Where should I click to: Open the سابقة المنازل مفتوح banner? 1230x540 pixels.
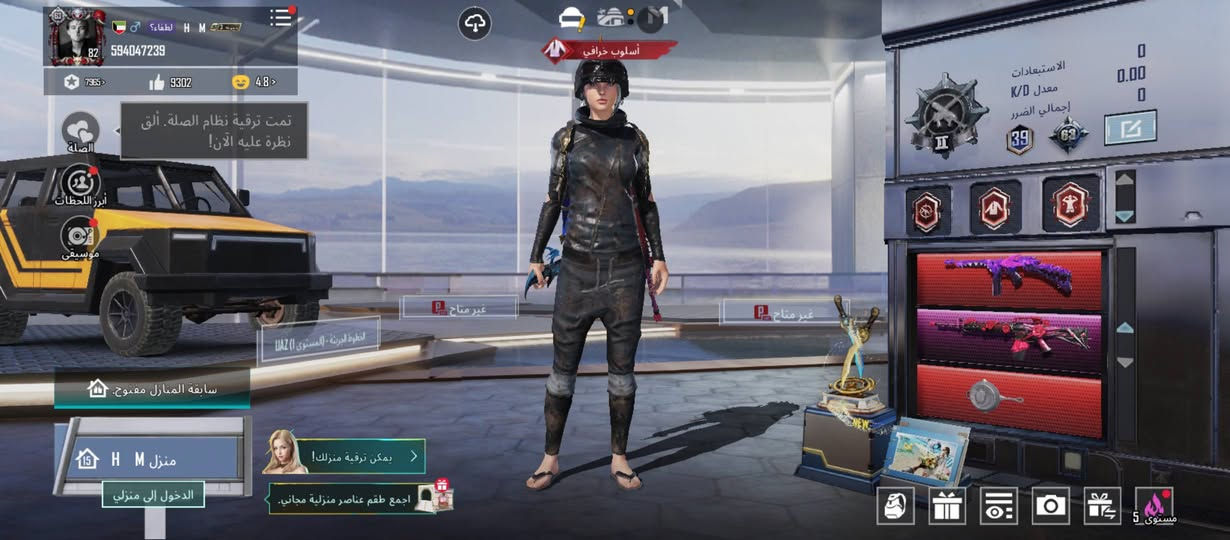pyautogui.click(x=152, y=388)
